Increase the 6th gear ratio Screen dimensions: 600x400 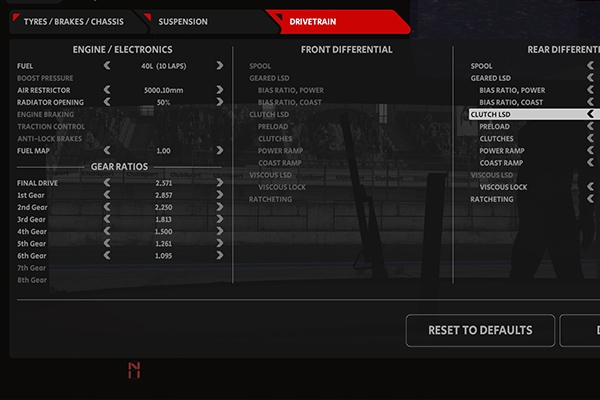point(219,255)
